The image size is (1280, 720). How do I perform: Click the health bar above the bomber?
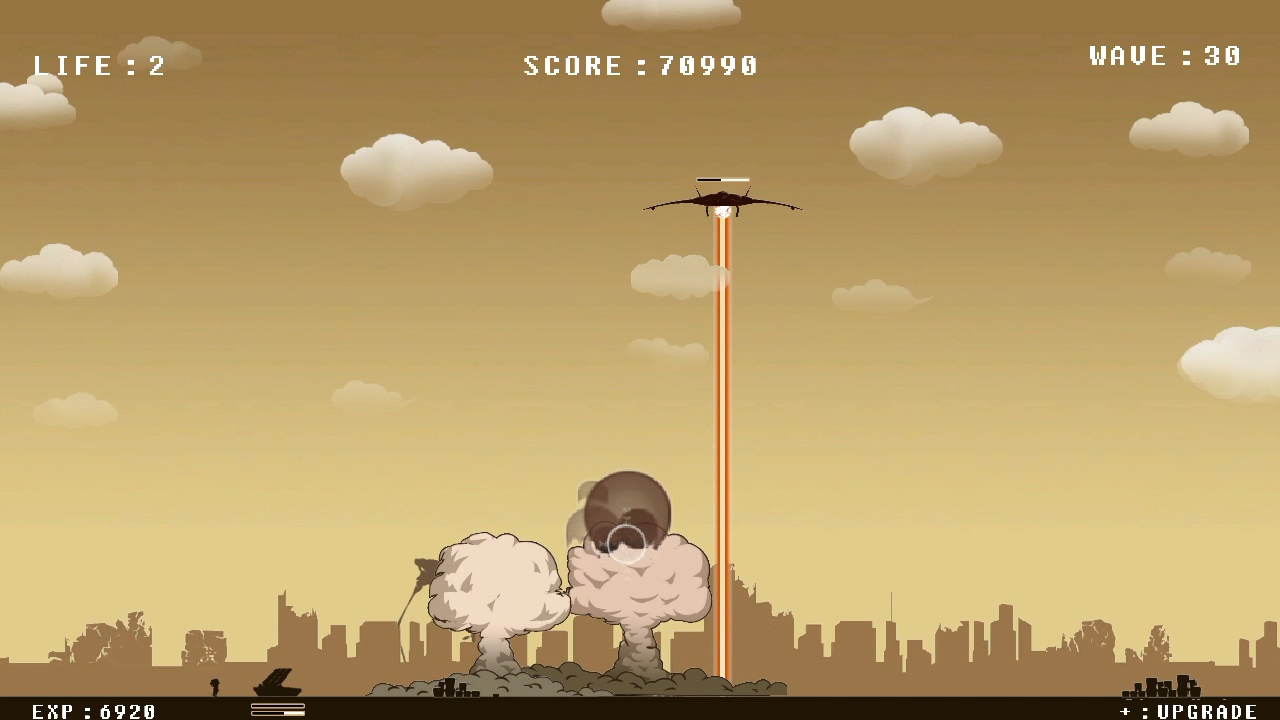(x=722, y=179)
